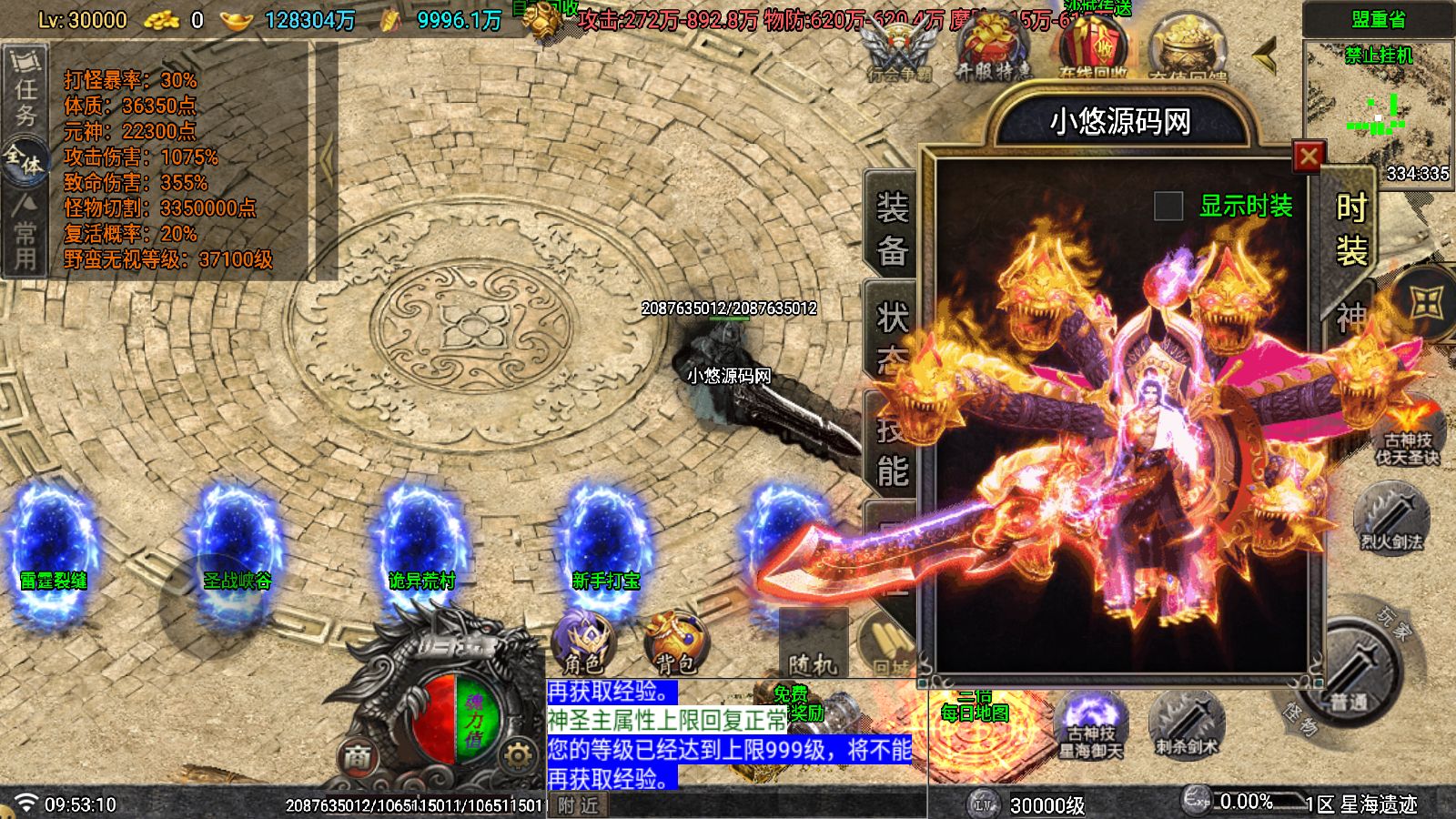Close the character panel with the red X
The height and width of the screenshot is (819, 1456).
(x=1309, y=157)
